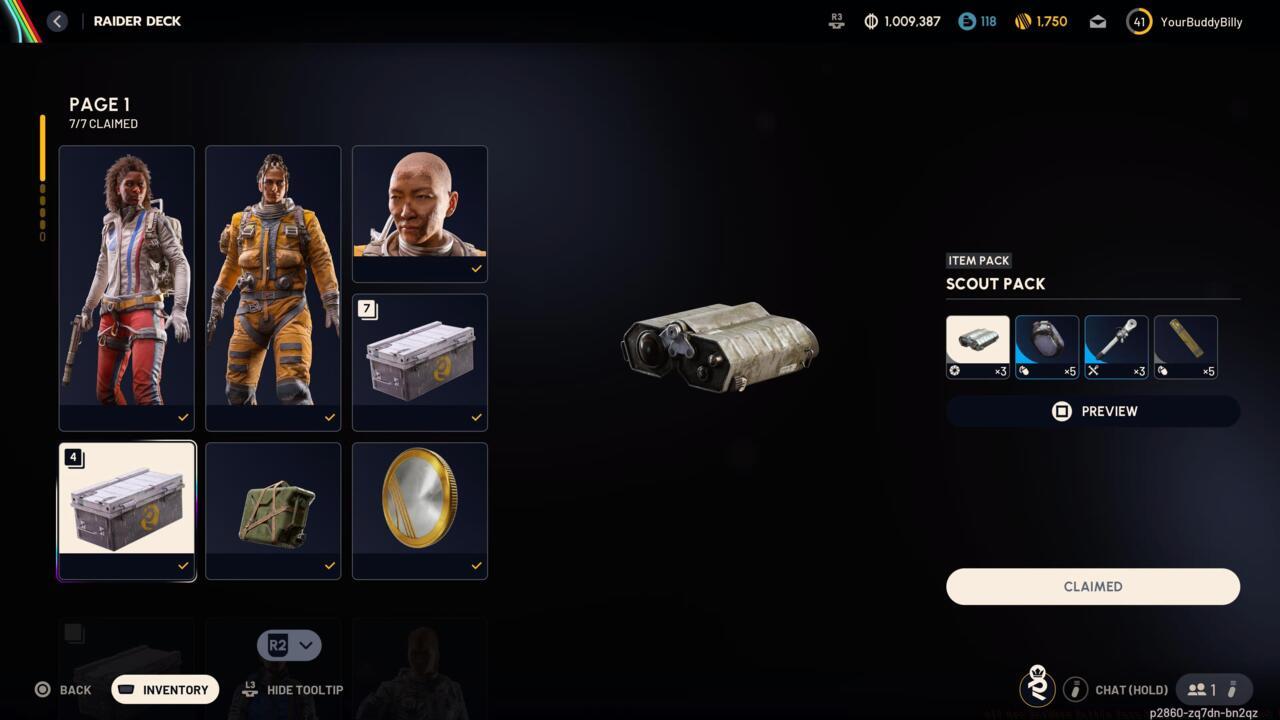Select the player level 41 badge
The width and height of the screenshot is (1280, 720).
tap(1138, 21)
